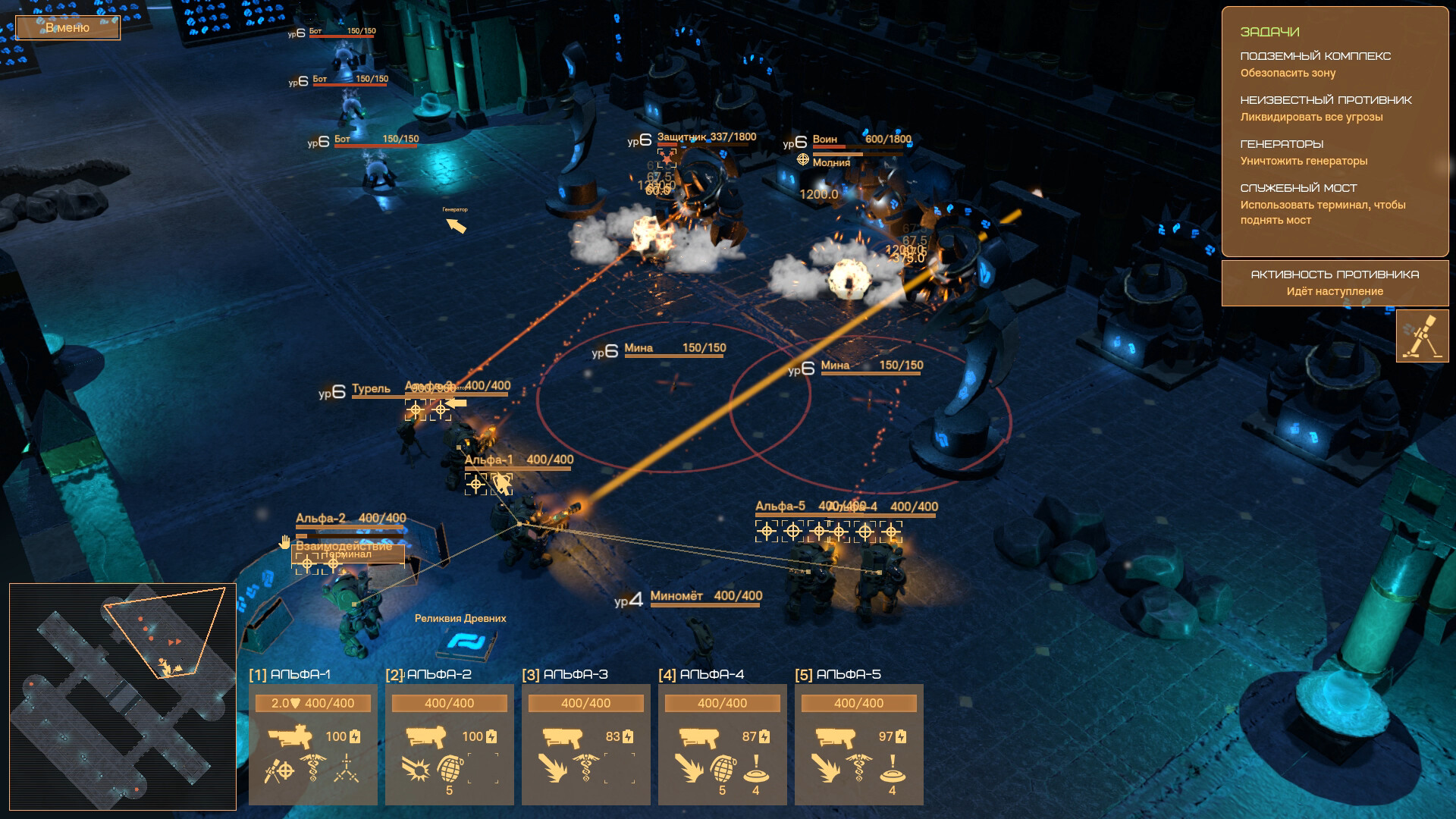The height and width of the screenshot is (819, 1456).
Task: Activate Альфа-2's explosive shot ability
Action: [x=416, y=769]
